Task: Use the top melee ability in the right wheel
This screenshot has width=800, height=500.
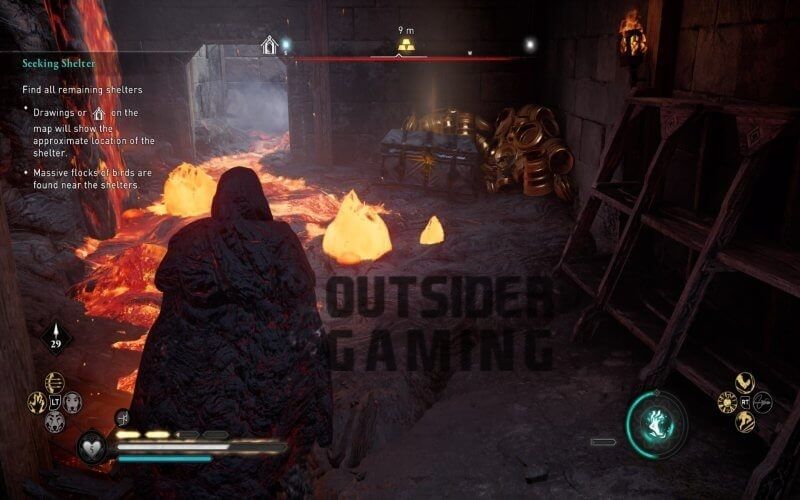Action: point(743,382)
